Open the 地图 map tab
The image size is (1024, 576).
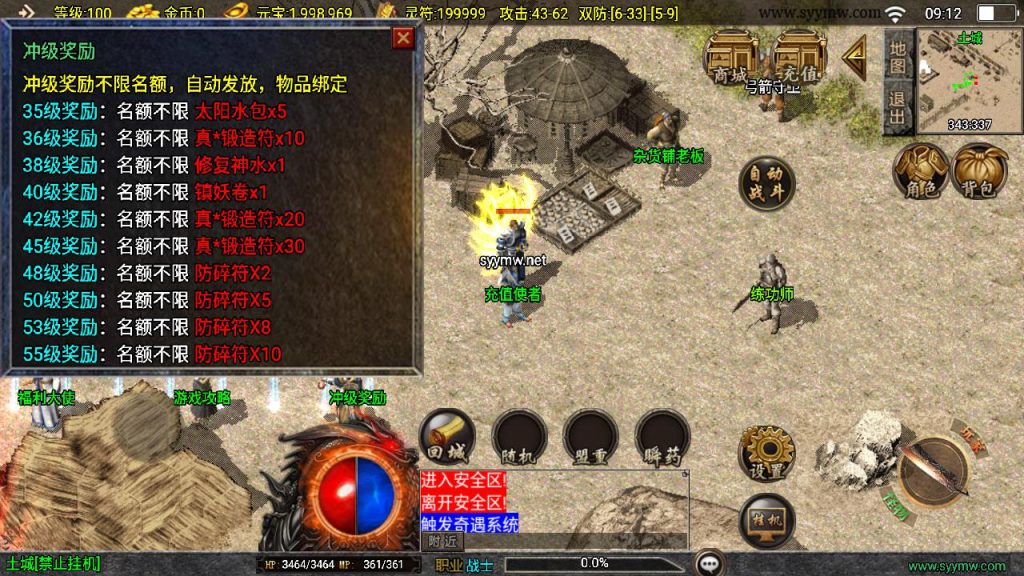click(x=898, y=55)
